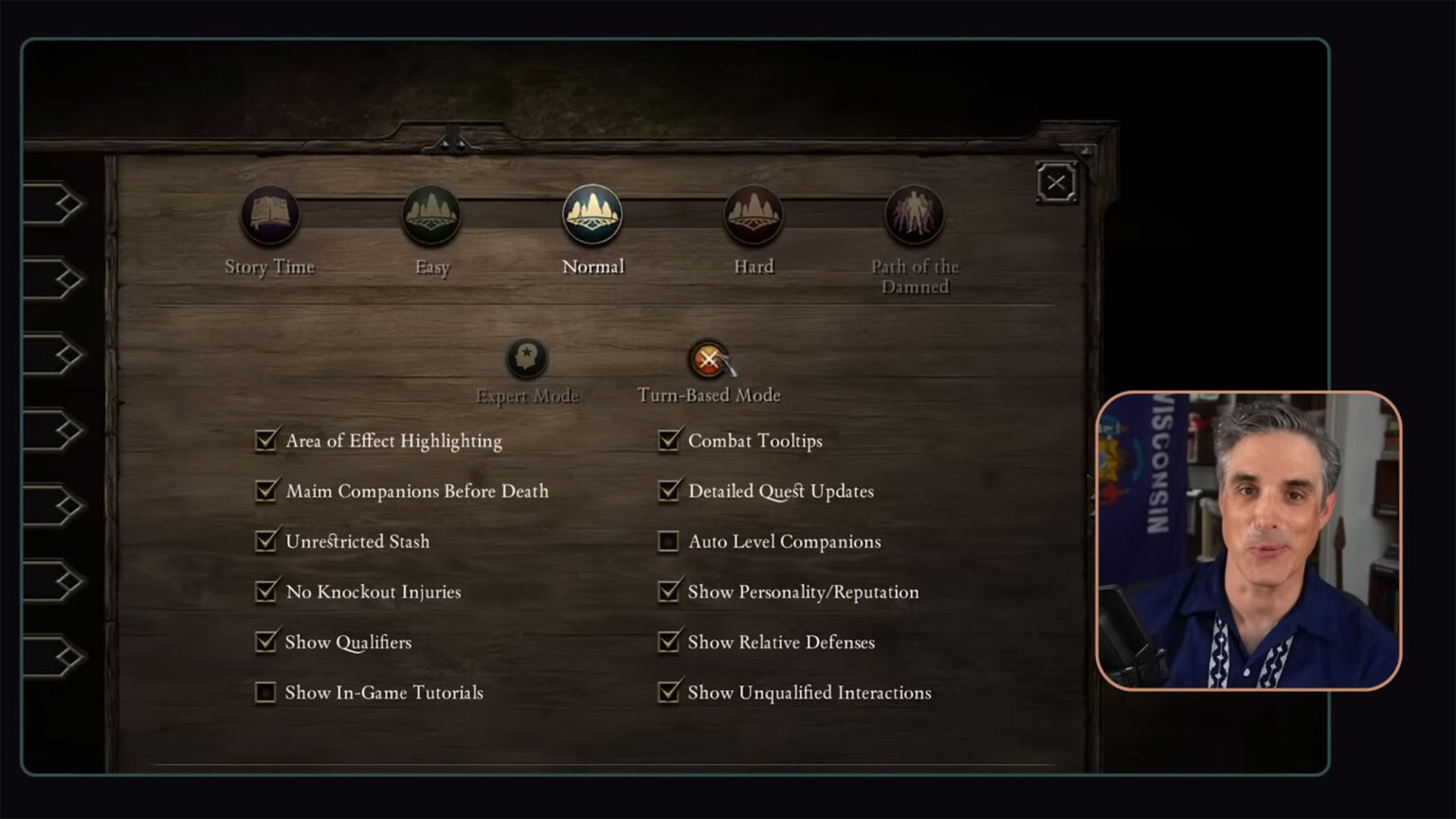
Task: Select the Path of the Damned icon
Action: pos(914,216)
